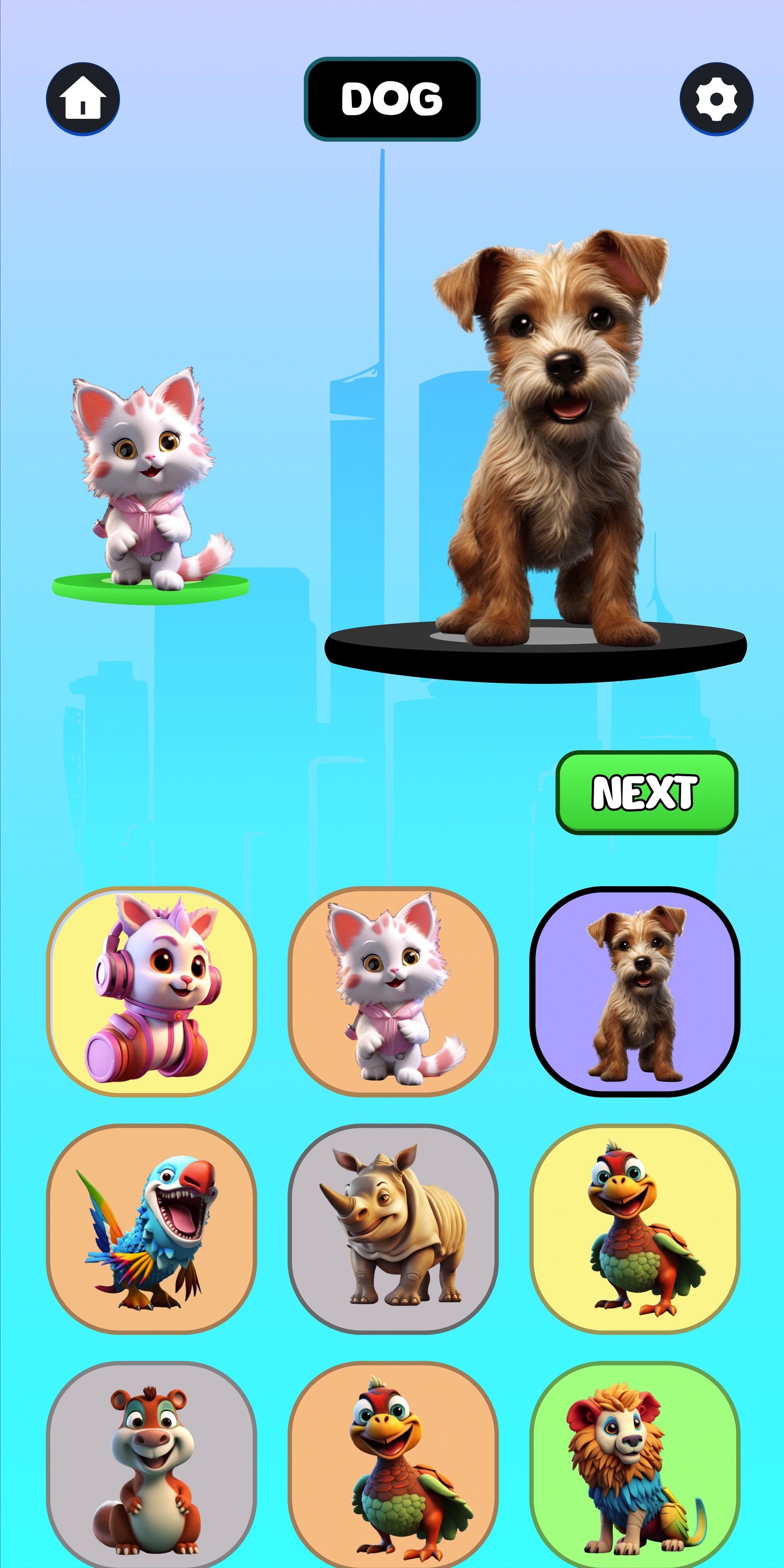Tap the DOG label at the top
784x1568 pixels.
[x=392, y=97]
